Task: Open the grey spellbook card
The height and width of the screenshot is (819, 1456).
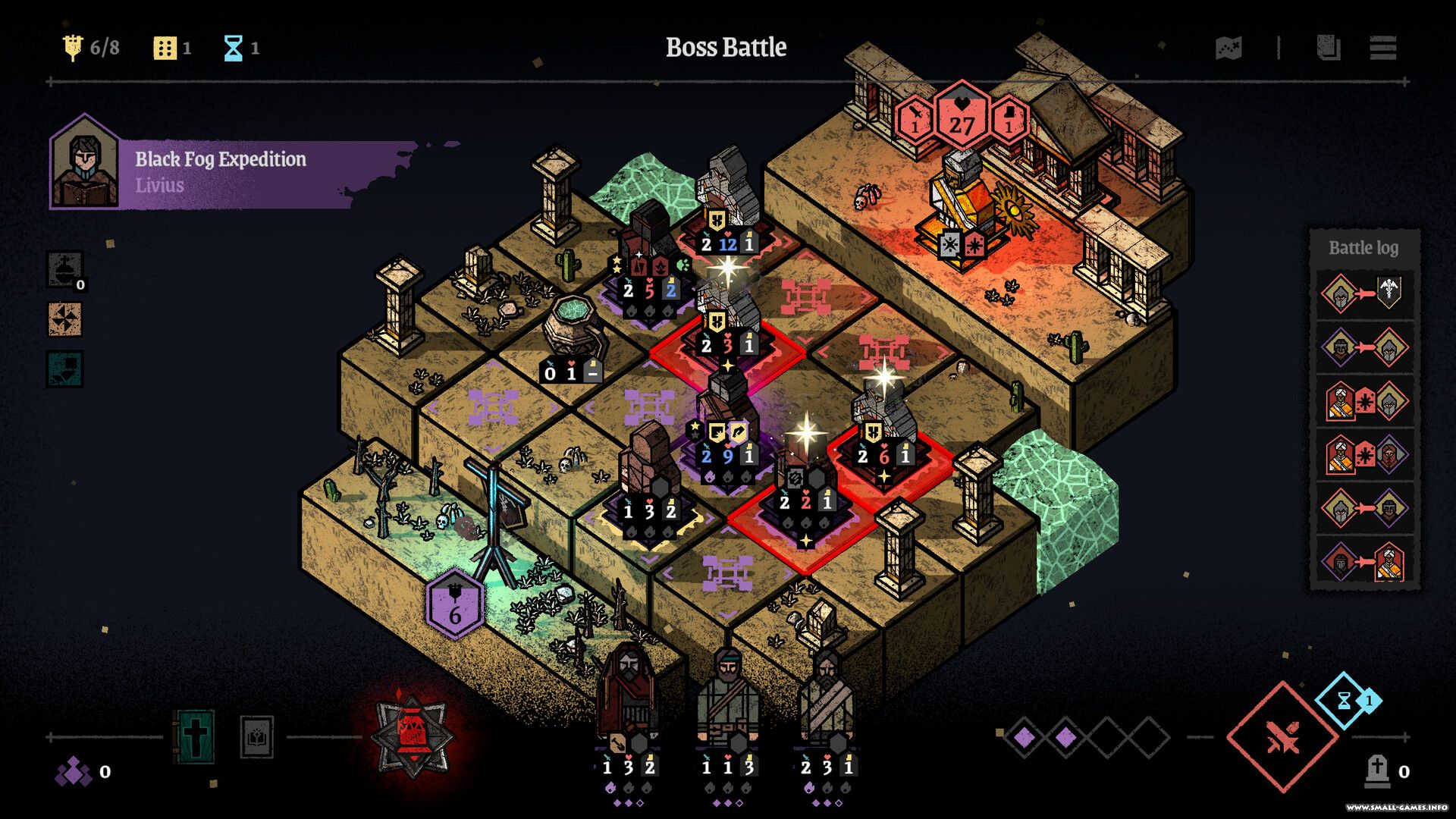Action: coord(256,736)
